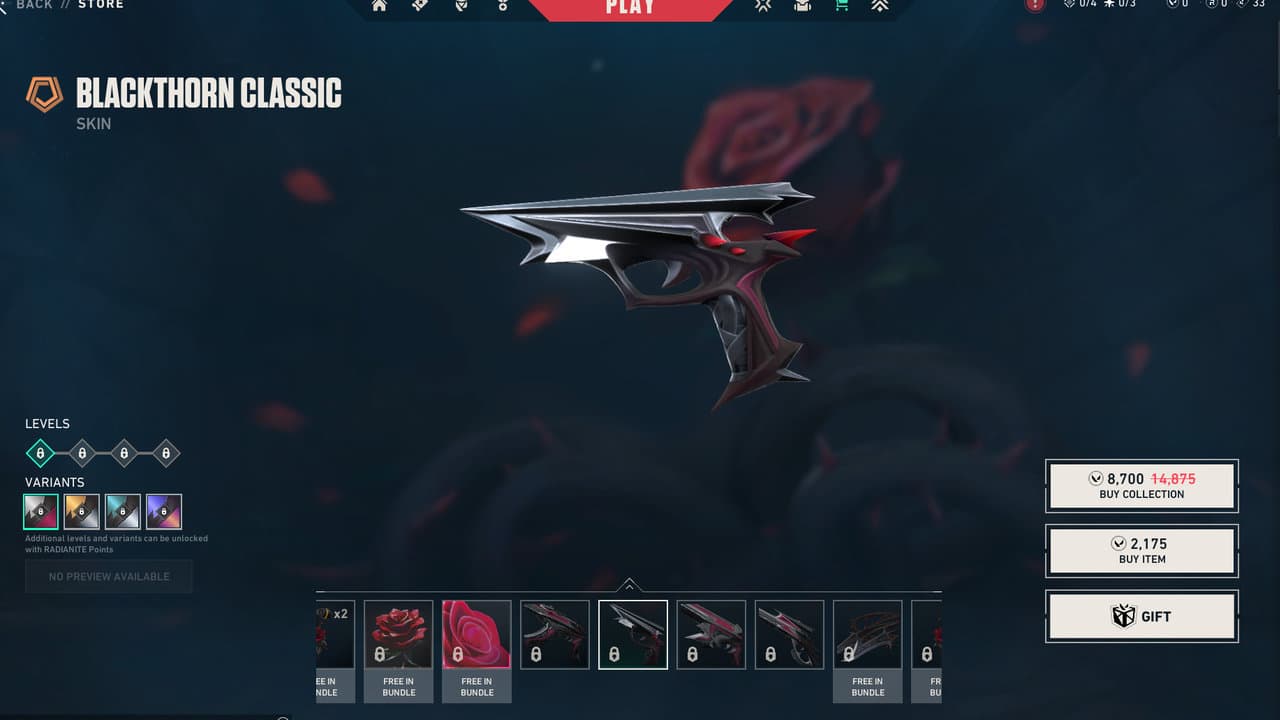Select the thorn vine bundle item thumbnail
Viewport: 1280px width, 720px height.
point(867,635)
